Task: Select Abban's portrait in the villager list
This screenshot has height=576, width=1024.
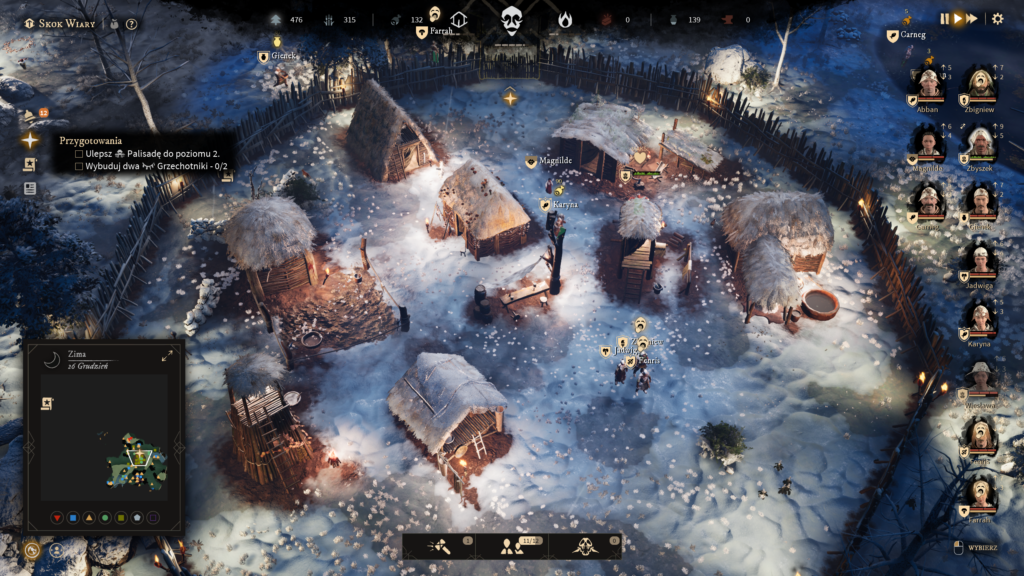Action: coord(929,85)
